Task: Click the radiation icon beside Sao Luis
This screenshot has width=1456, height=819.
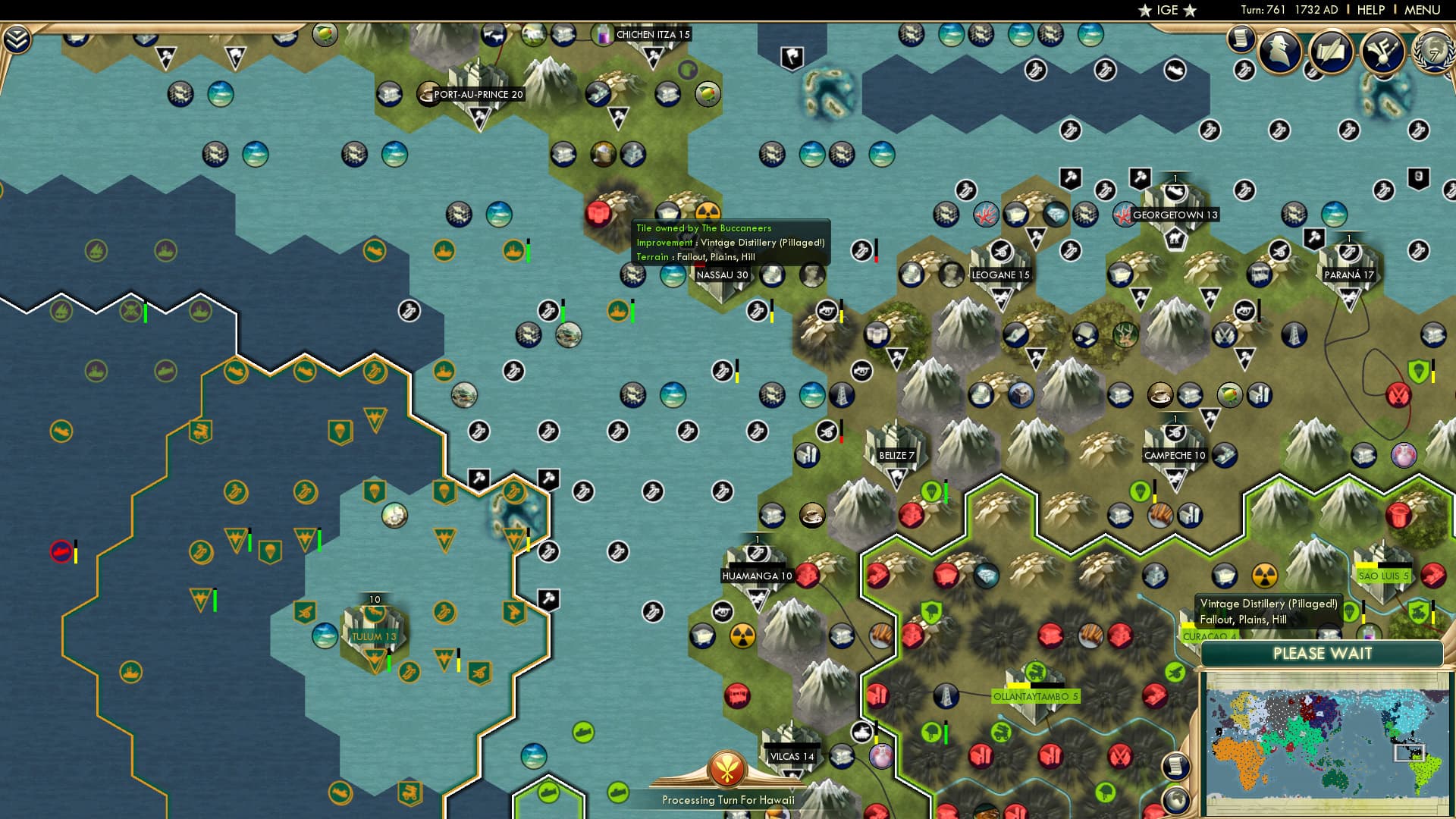Action: 1264,575
